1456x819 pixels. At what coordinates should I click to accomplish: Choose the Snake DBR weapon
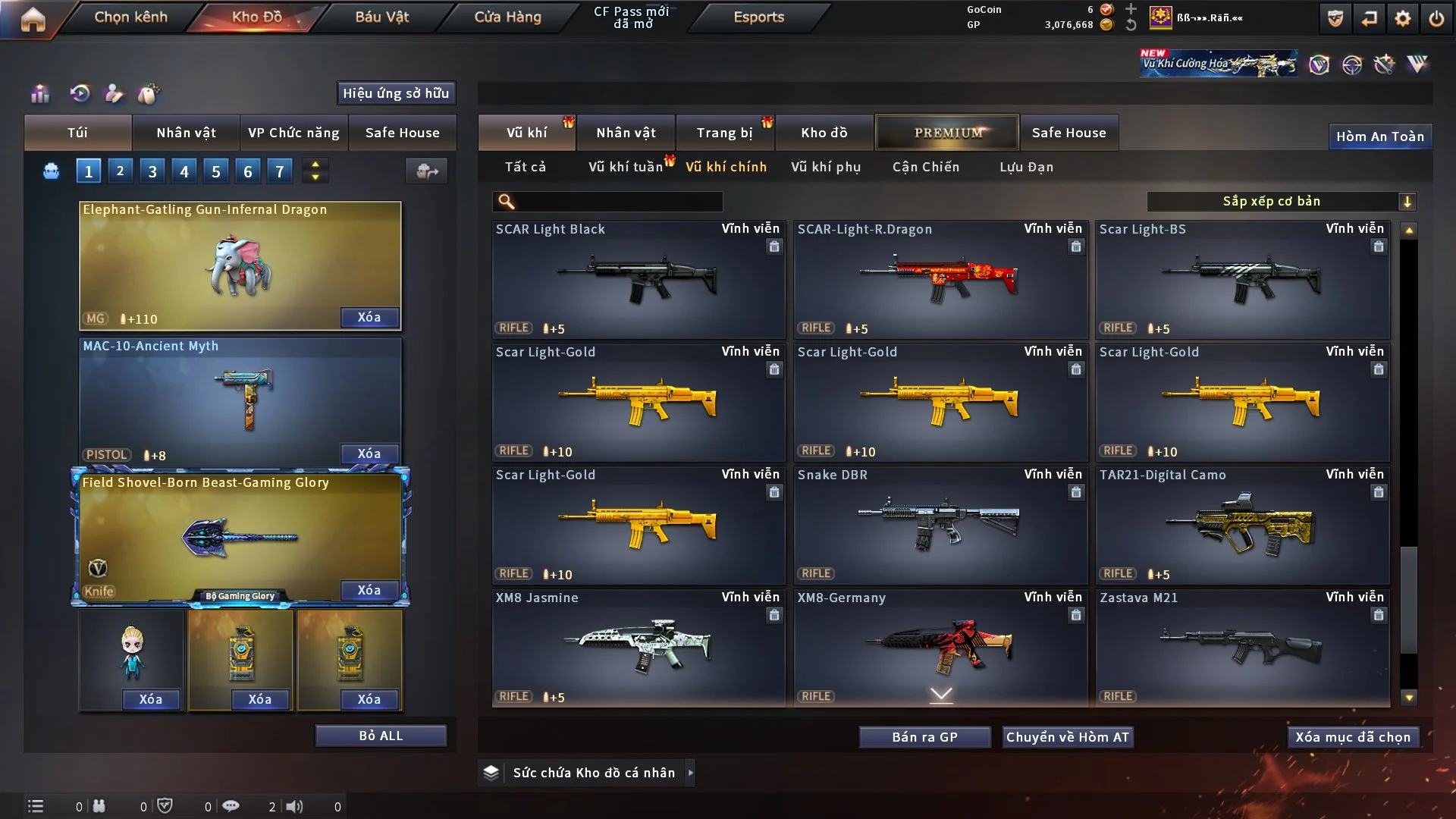coord(940,526)
